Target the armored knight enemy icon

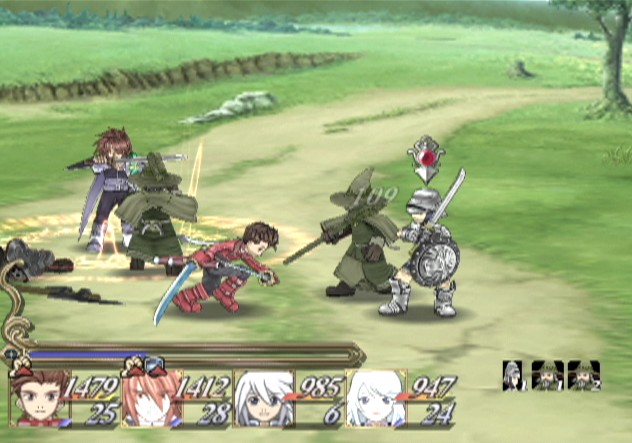[x=515, y=375]
